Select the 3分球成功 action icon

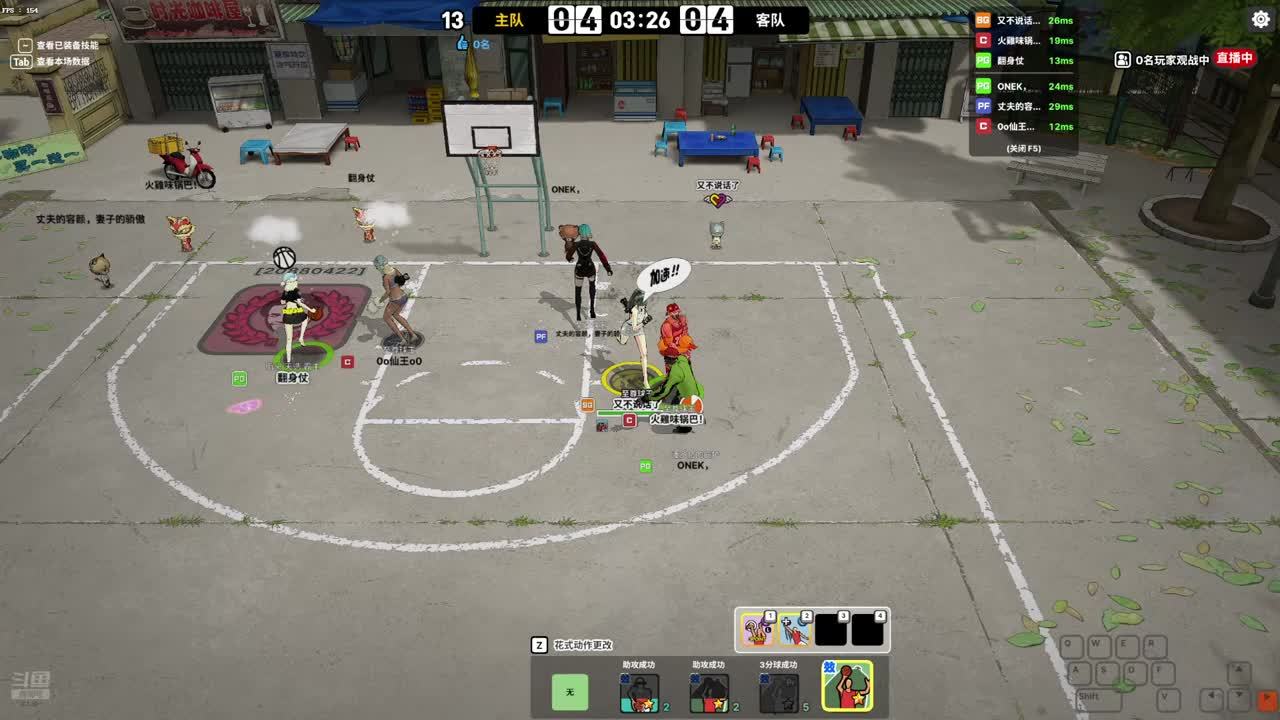(x=779, y=692)
